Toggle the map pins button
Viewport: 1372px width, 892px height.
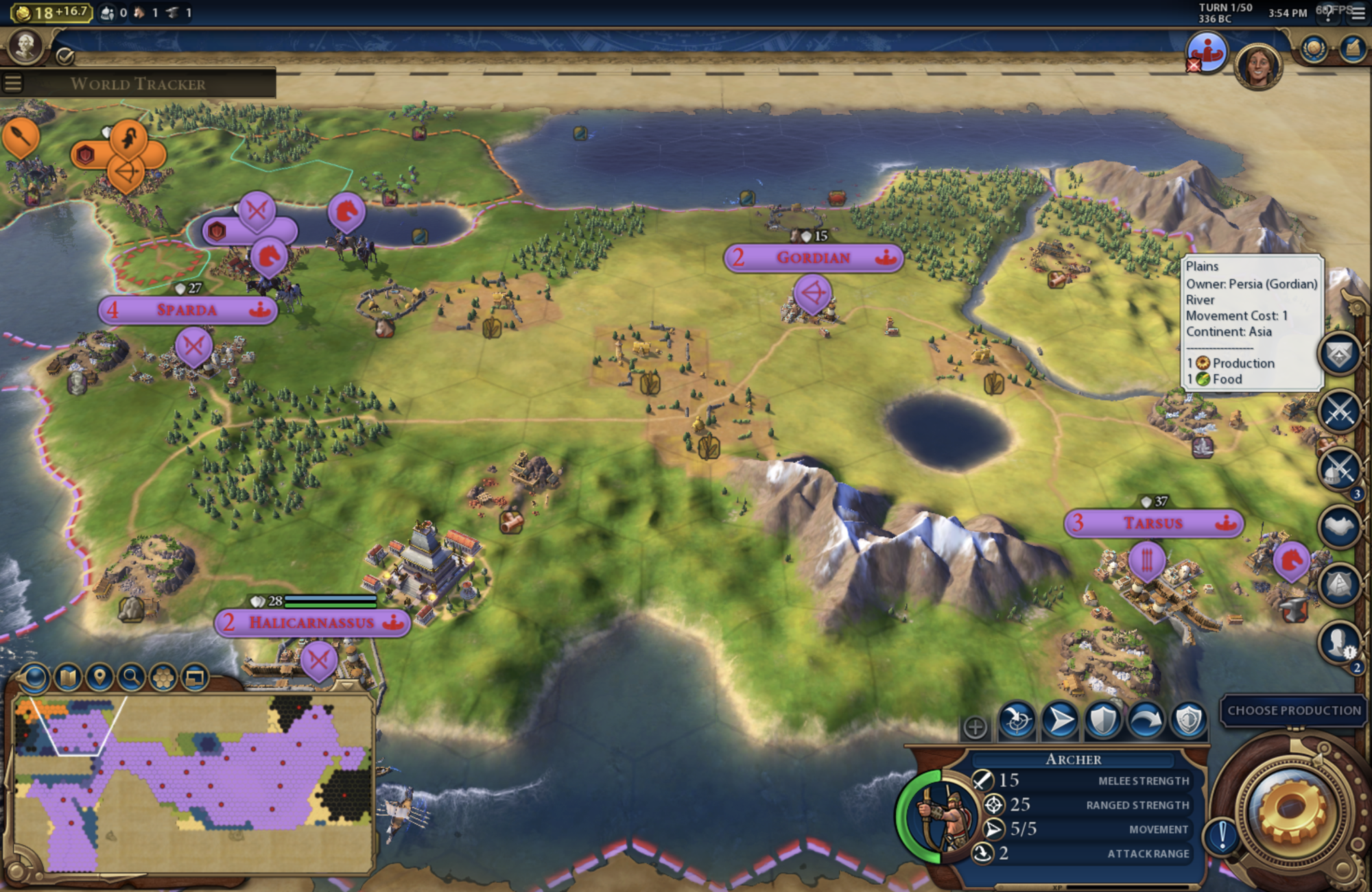(x=99, y=677)
